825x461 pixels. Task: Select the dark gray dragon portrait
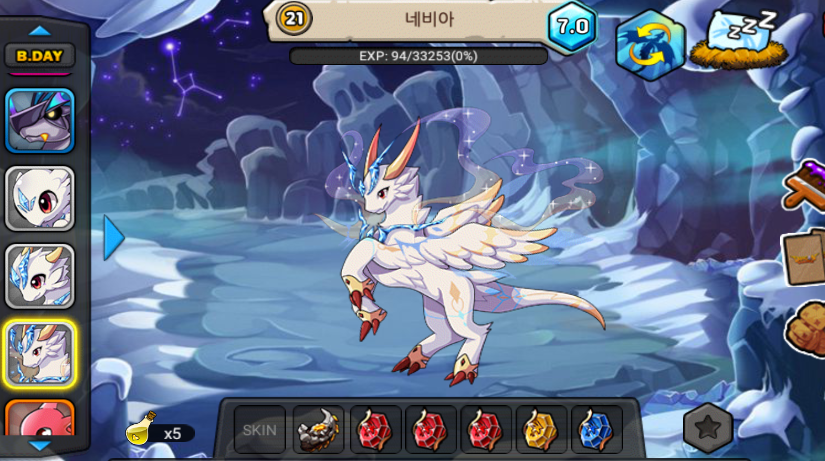[40, 120]
